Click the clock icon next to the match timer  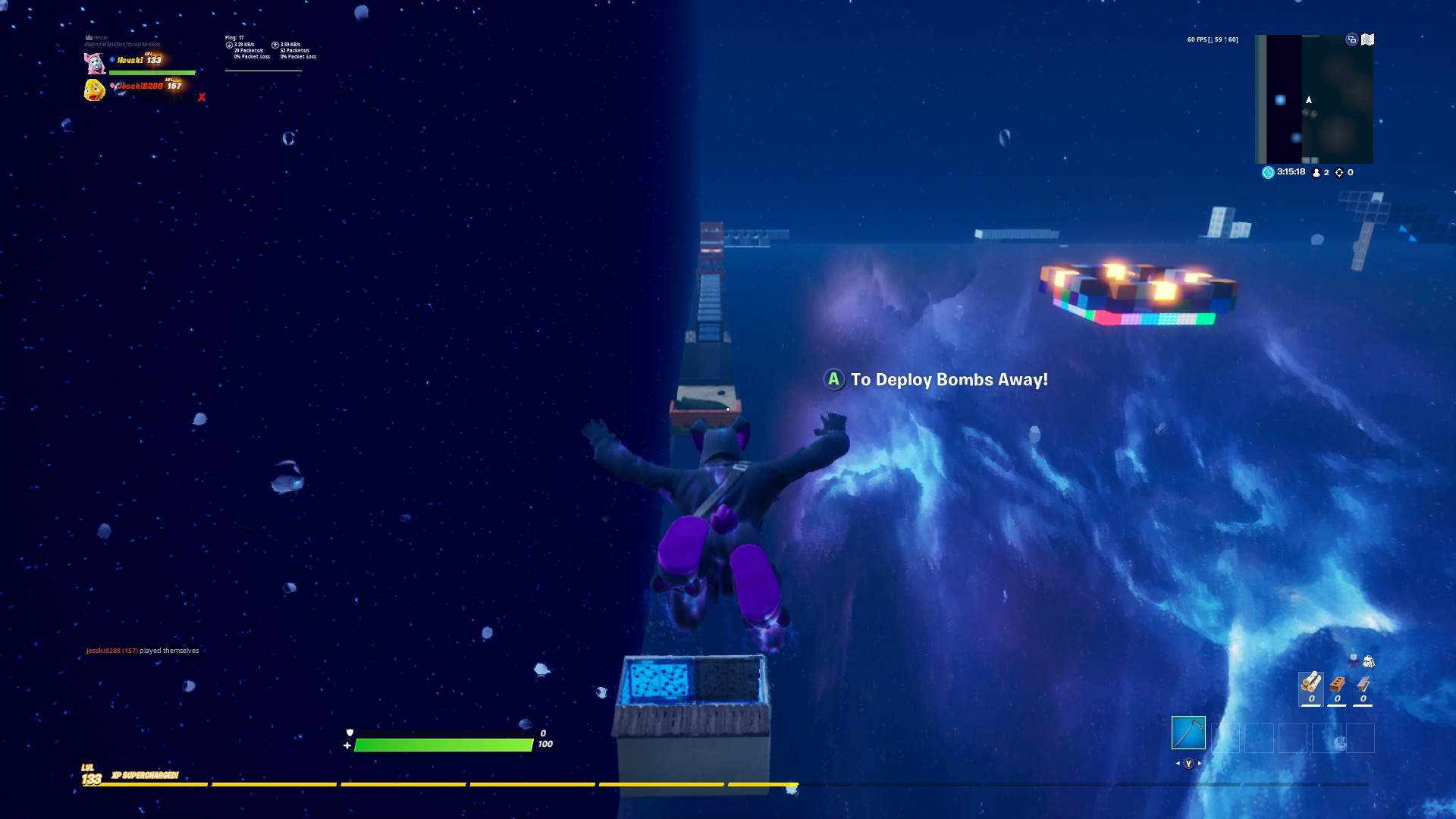[1267, 172]
